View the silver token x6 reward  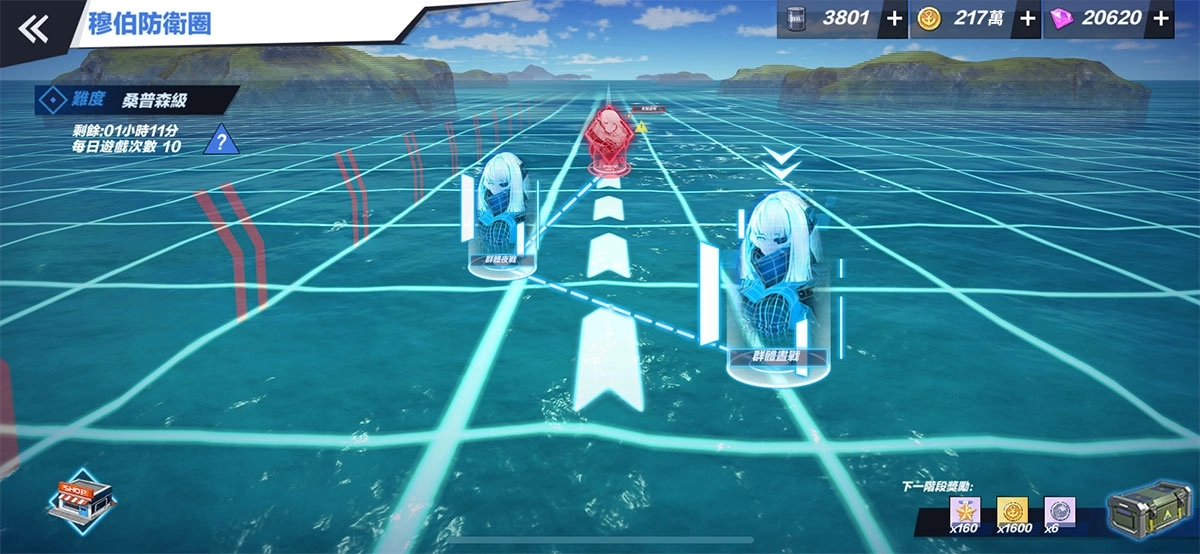(x=1059, y=511)
